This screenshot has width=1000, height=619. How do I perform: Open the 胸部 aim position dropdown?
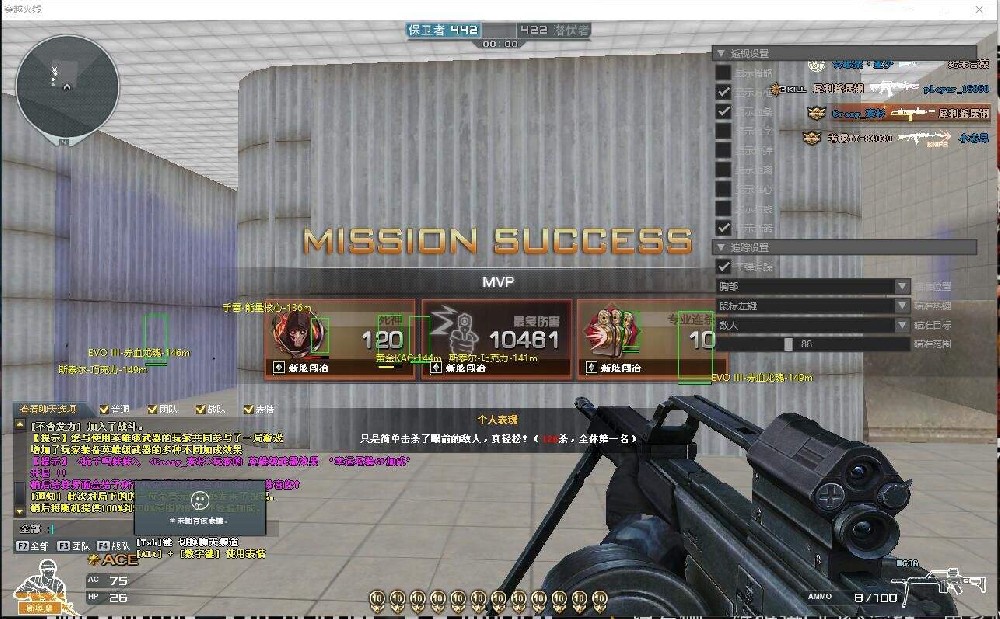point(812,287)
